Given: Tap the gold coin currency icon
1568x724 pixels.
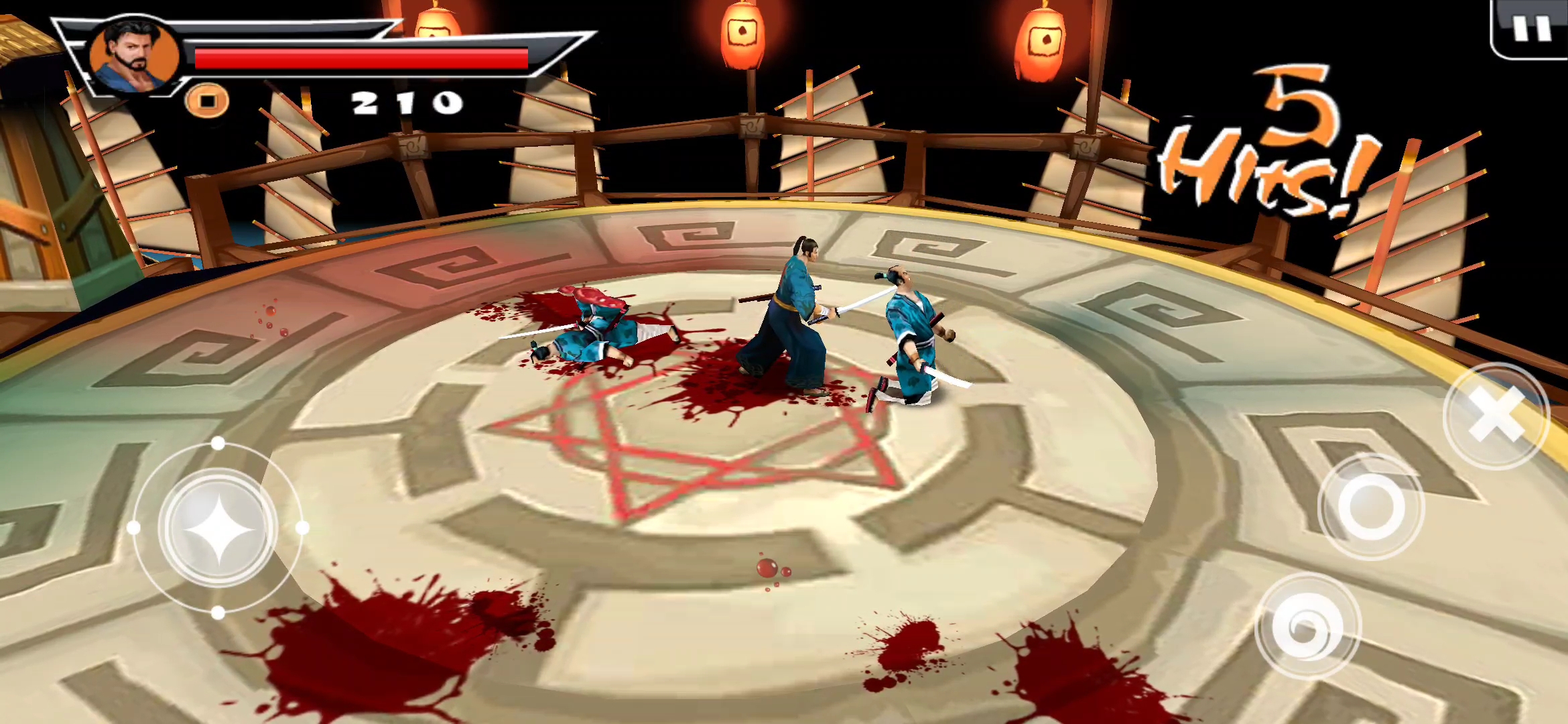Looking at the screenshot, I should pyautogui.click(x=208, y=102).
